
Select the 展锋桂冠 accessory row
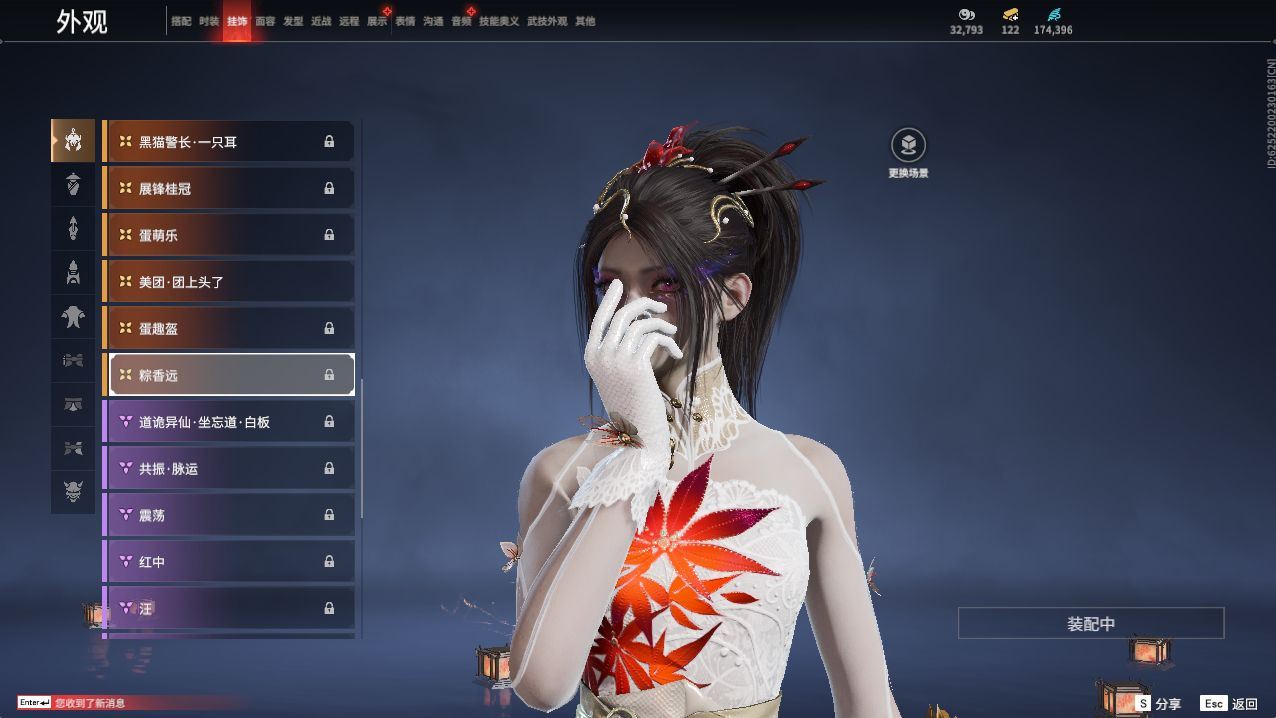(230, 188)
